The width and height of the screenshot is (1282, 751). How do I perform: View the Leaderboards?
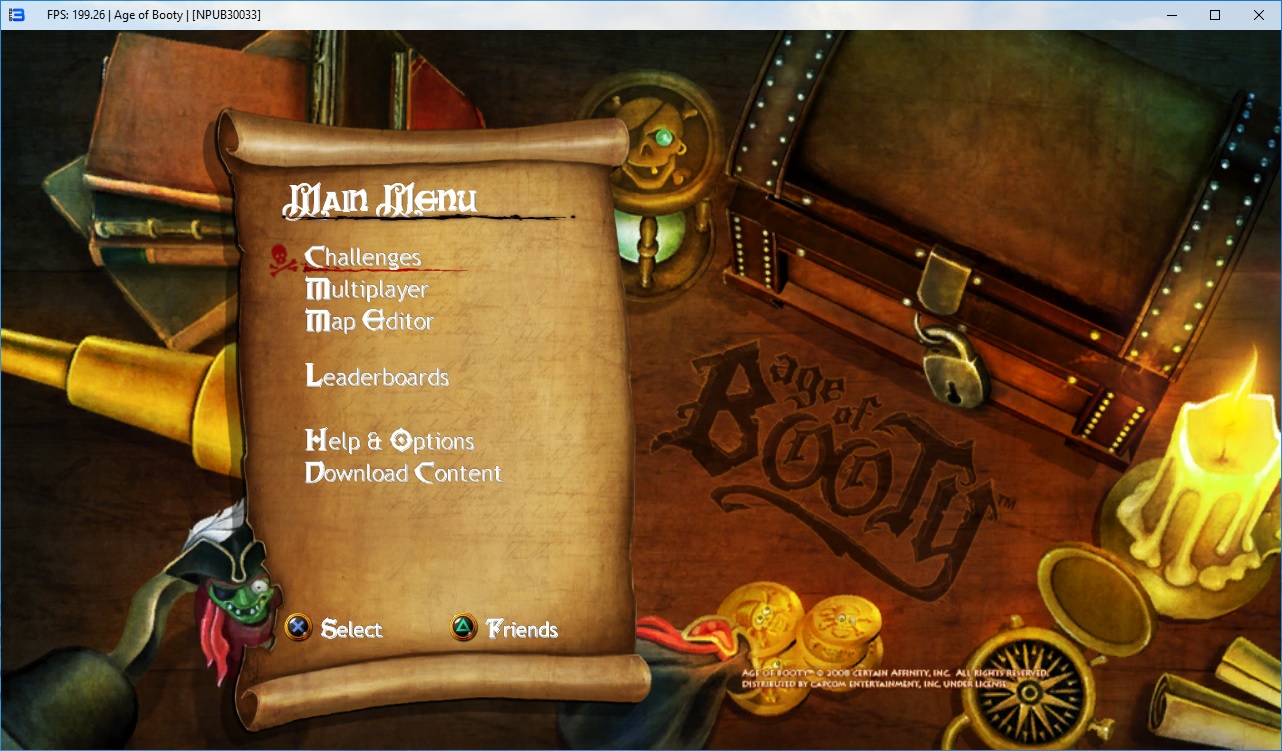[377, 377]
